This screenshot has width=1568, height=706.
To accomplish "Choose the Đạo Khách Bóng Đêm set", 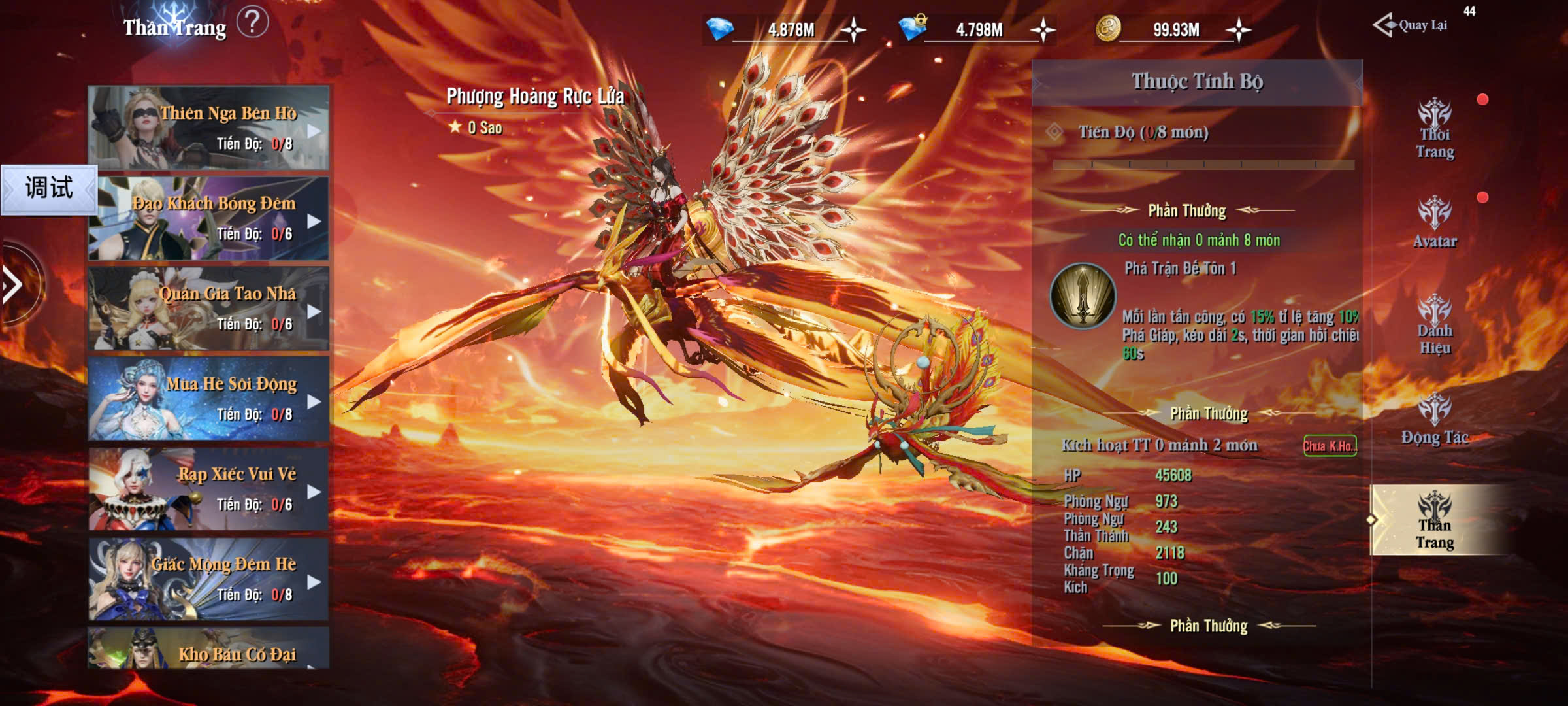I will (x=208, y=218).
